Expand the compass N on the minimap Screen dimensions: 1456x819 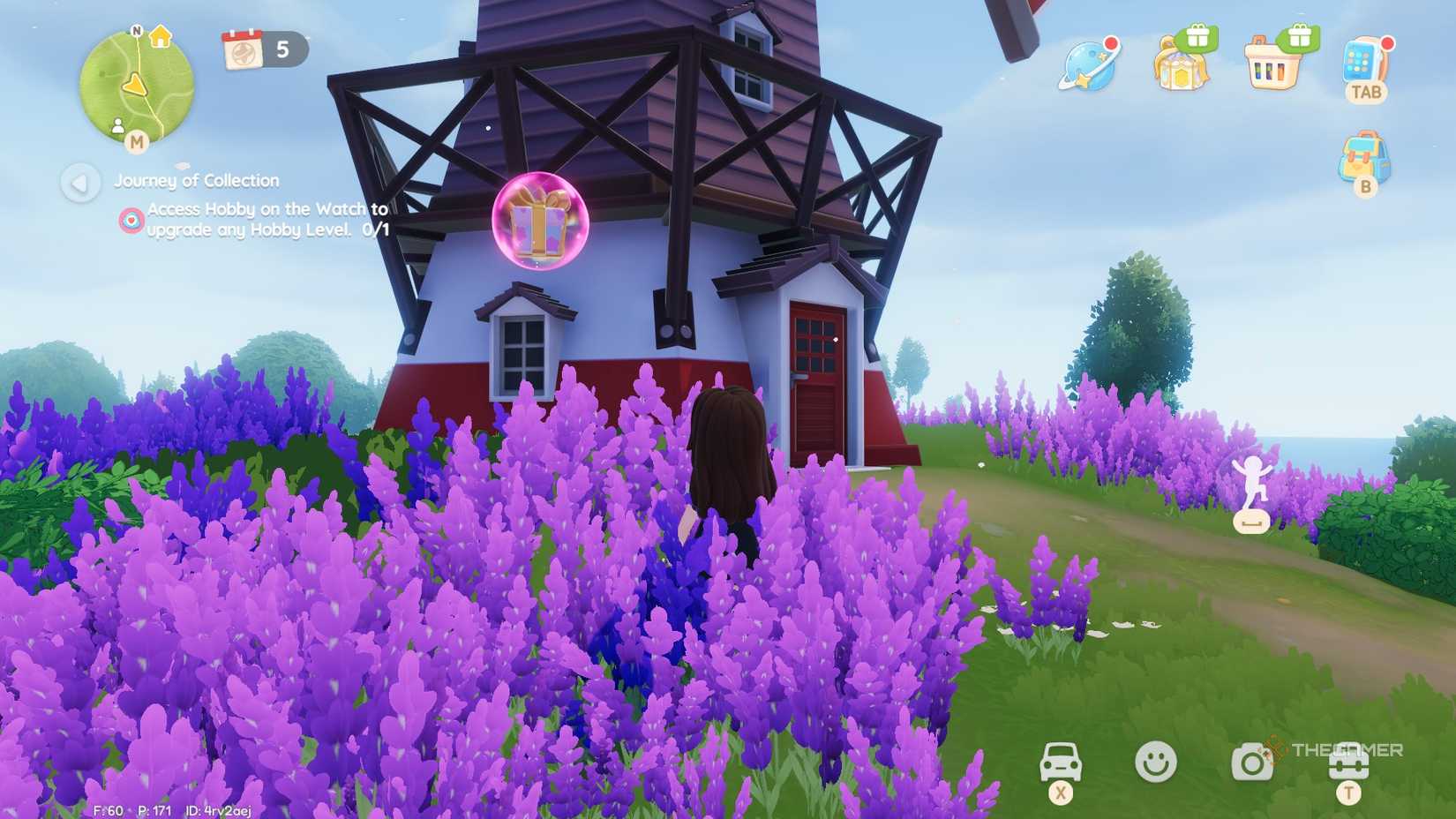pos(137,29)
